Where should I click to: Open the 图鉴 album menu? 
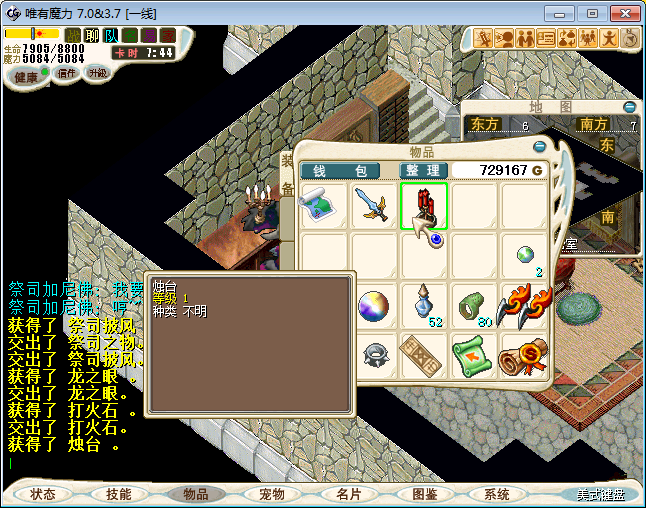pos(424,494)
